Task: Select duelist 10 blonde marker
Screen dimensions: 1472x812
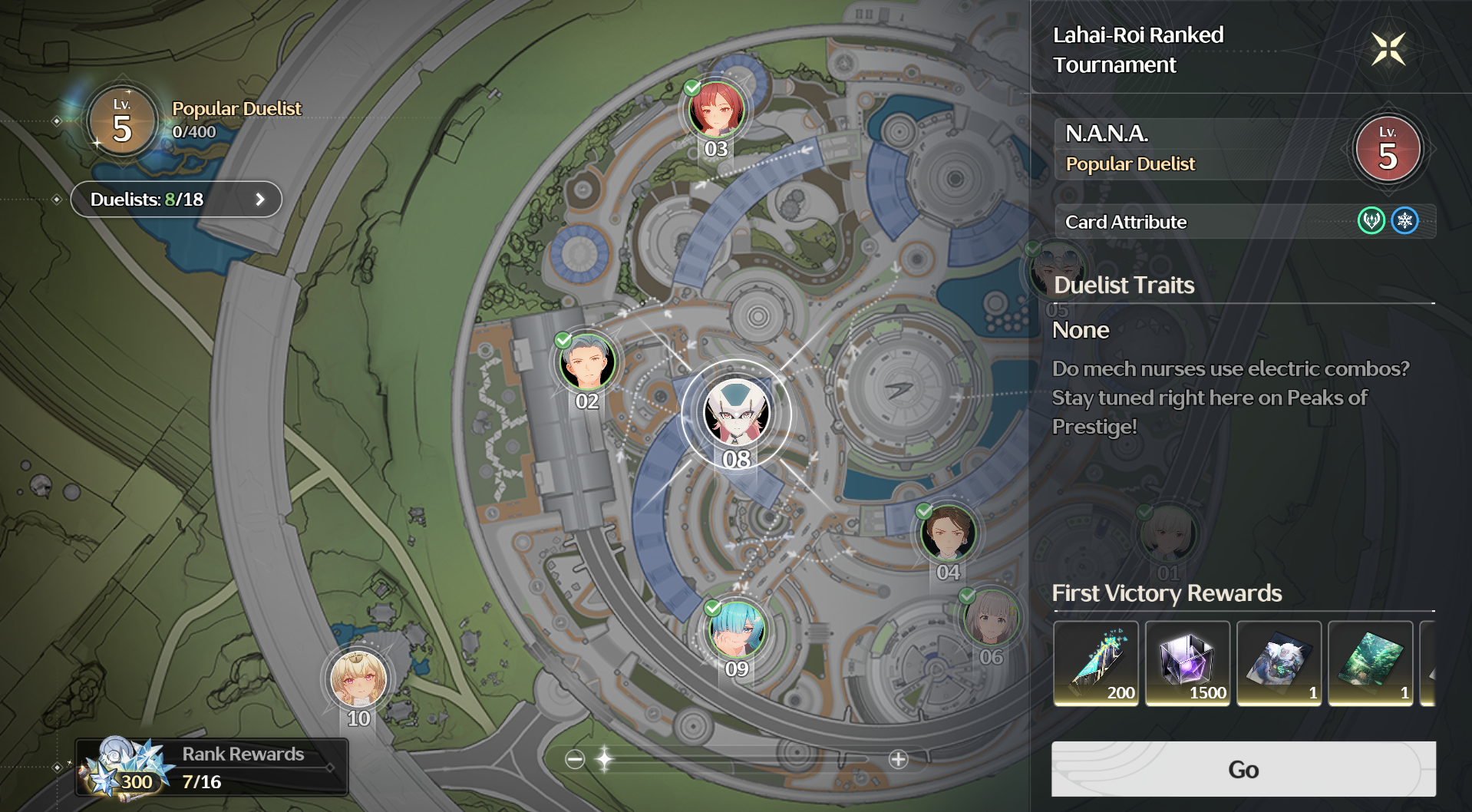Action: click(x=358, y=679)
